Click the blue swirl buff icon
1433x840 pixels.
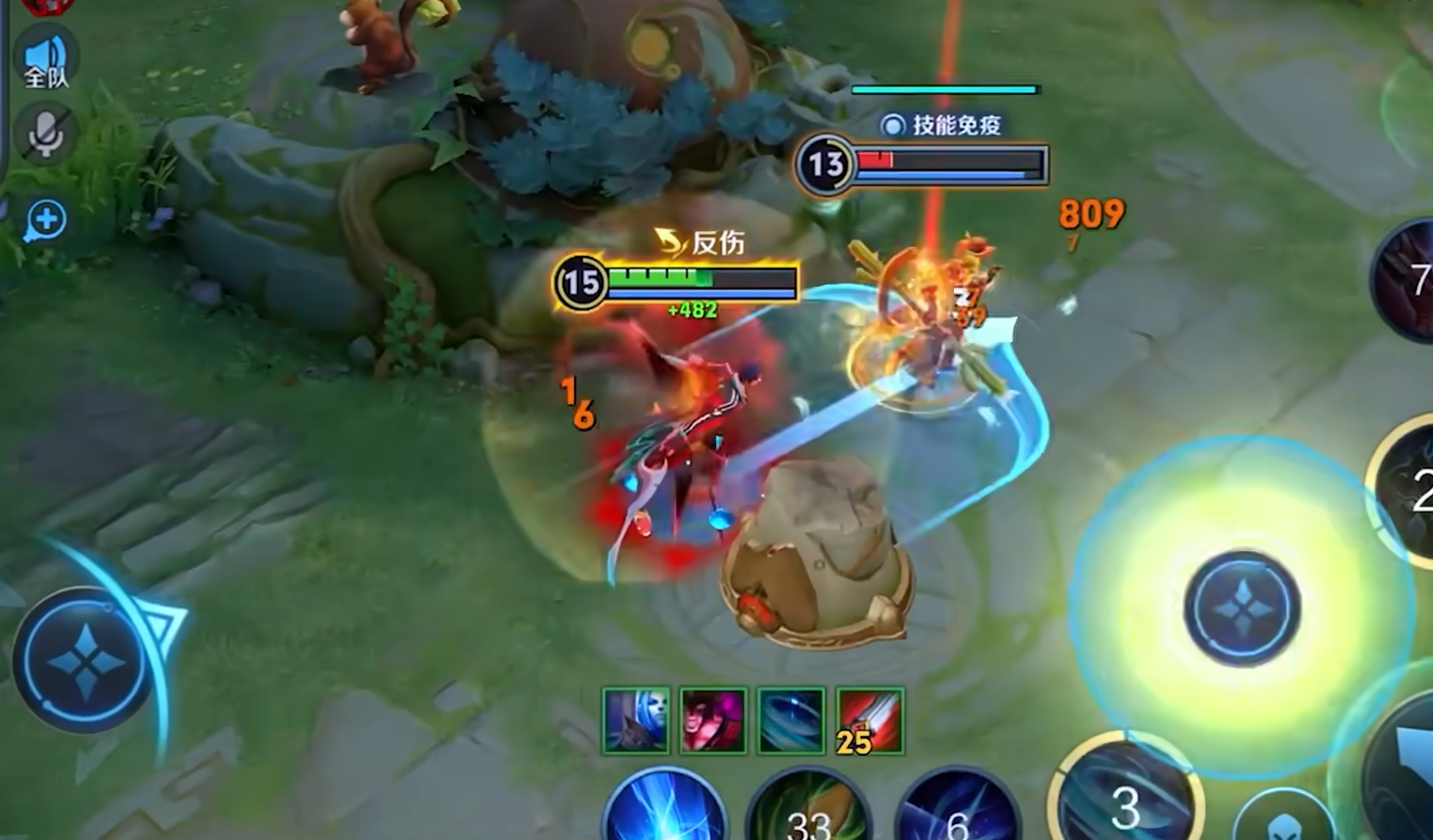[x=791, y=721]
